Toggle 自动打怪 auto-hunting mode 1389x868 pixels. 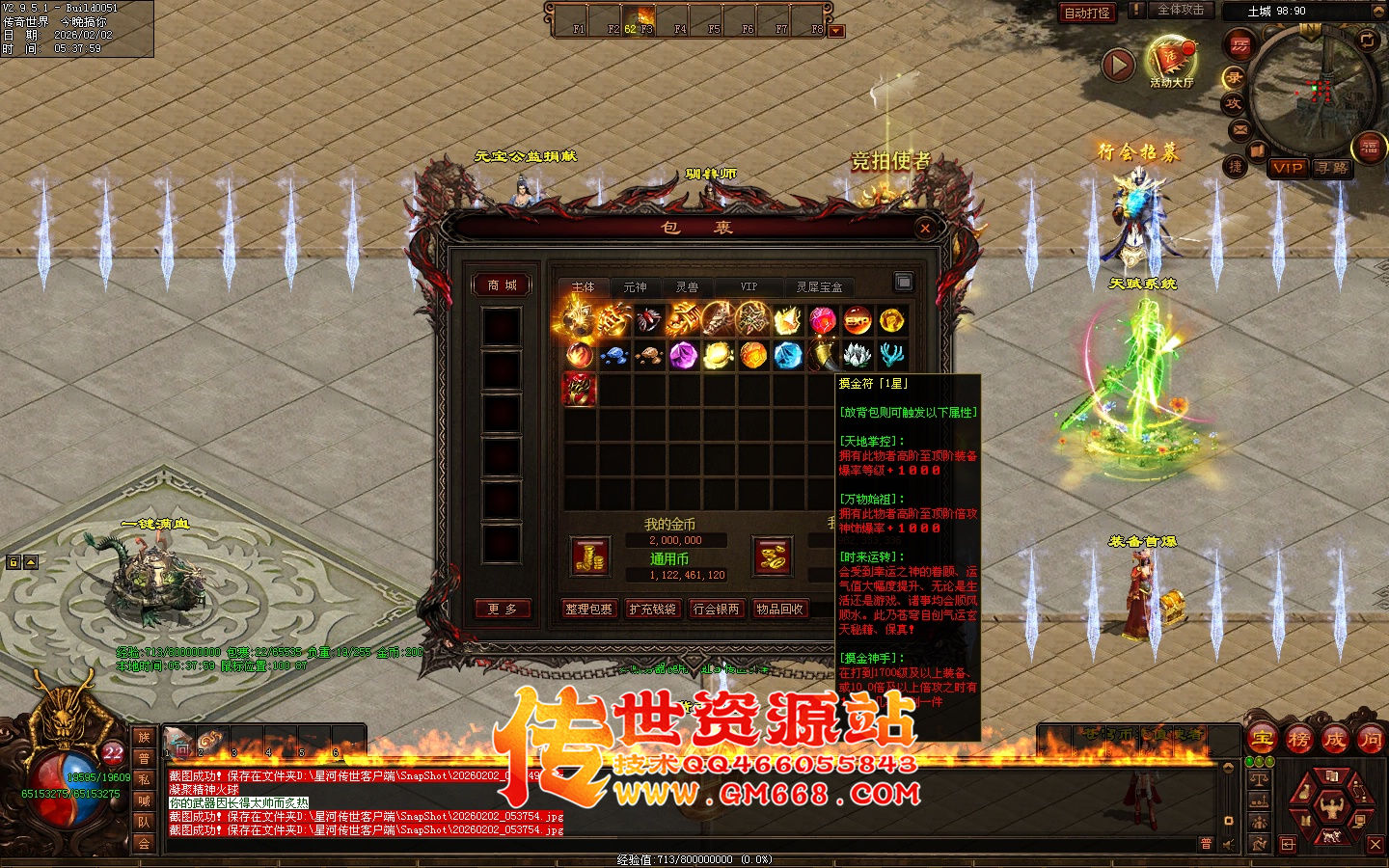point(1088,13)
